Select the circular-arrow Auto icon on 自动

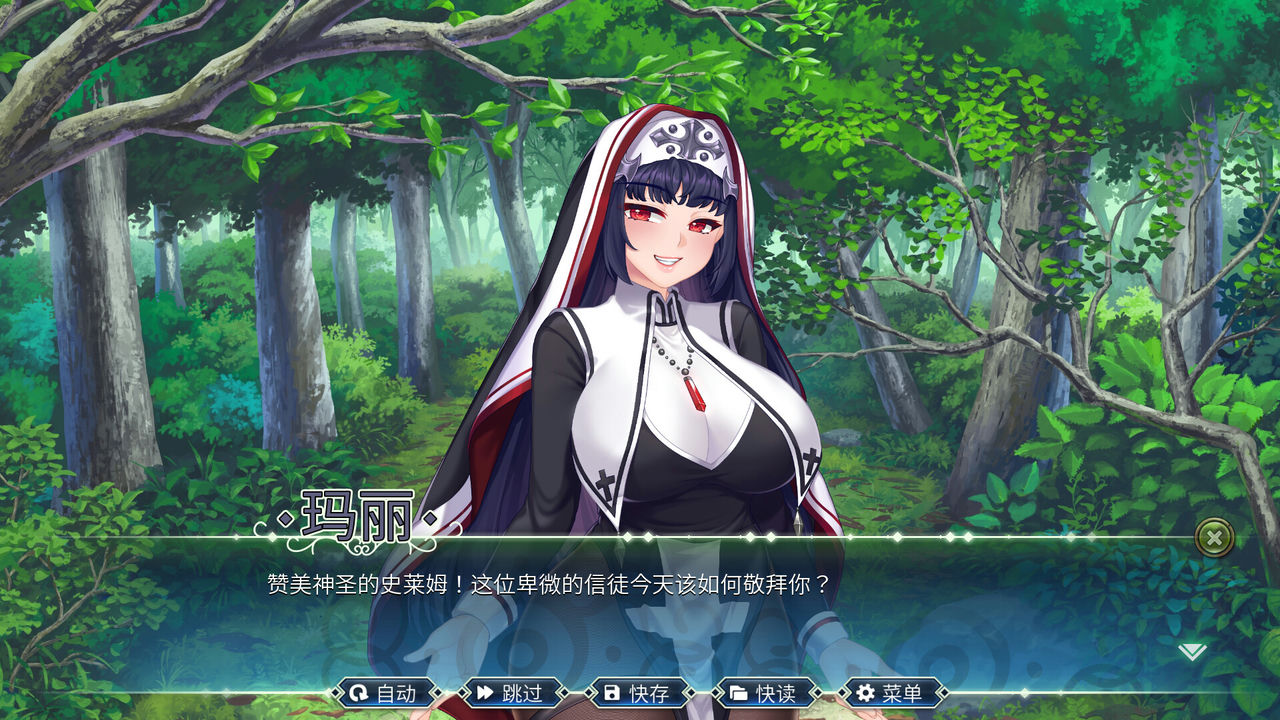coord(358,692)
